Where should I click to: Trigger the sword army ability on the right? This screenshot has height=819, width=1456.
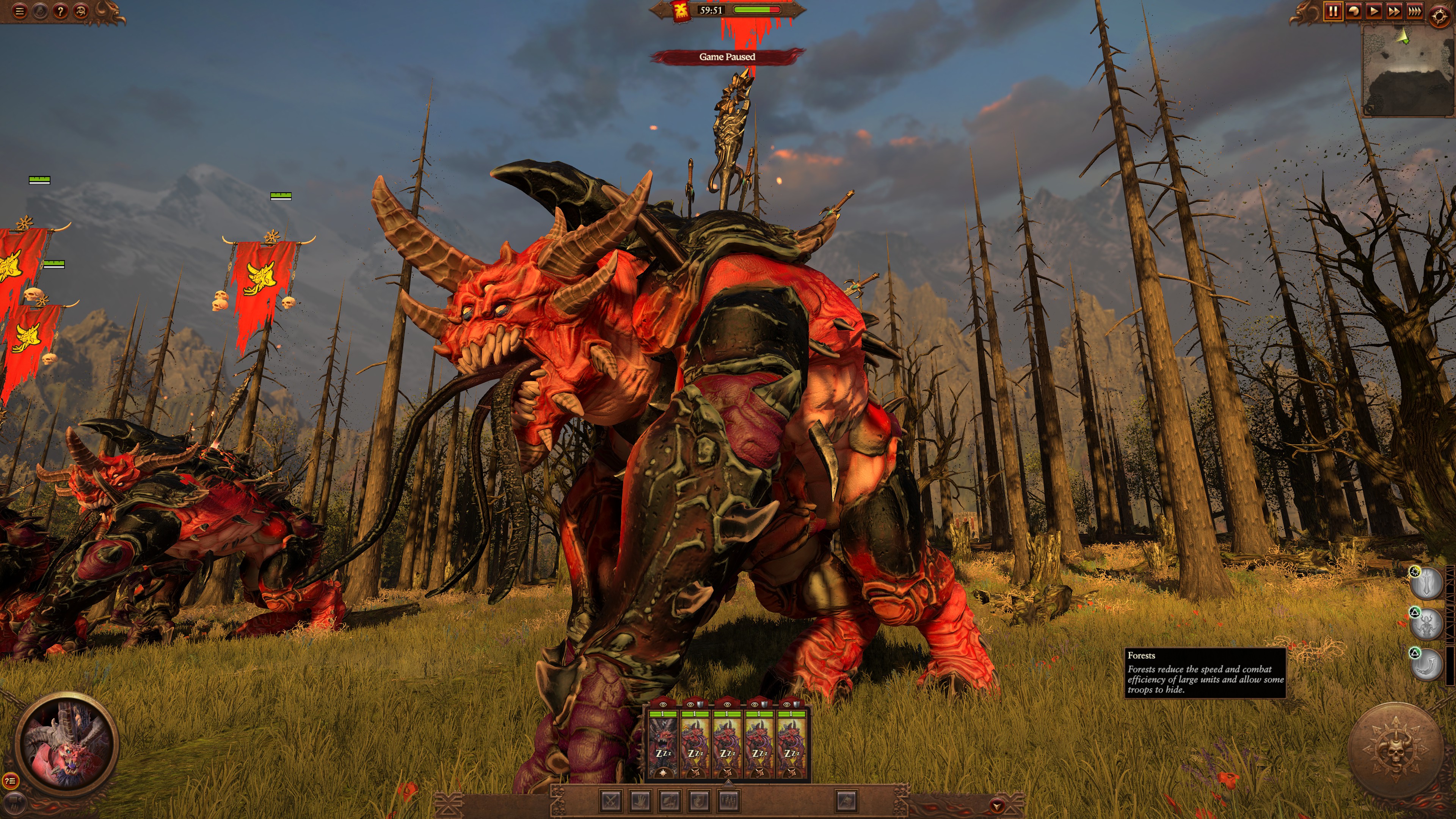coord(1426,583)
